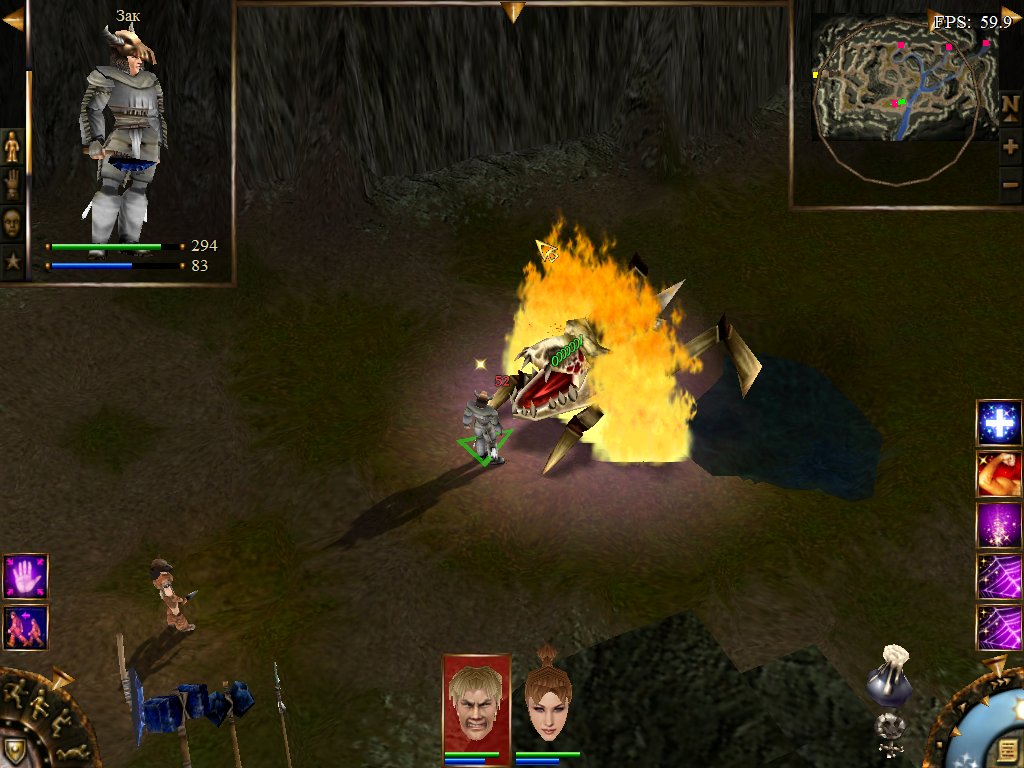Open the golden body figure panel

[12, 147]
